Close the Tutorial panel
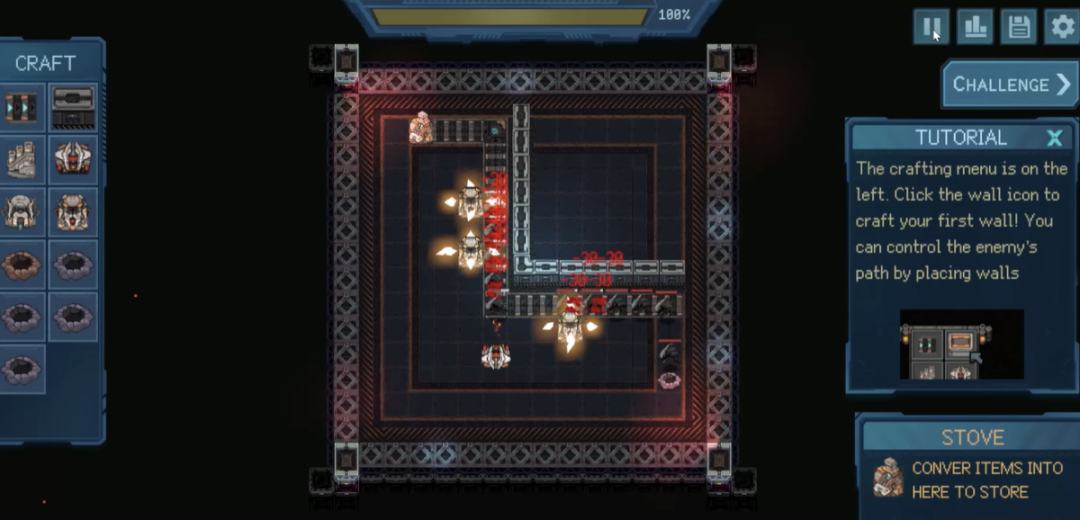This screenshot has height=520, width=1080. tap(1054, 138)
